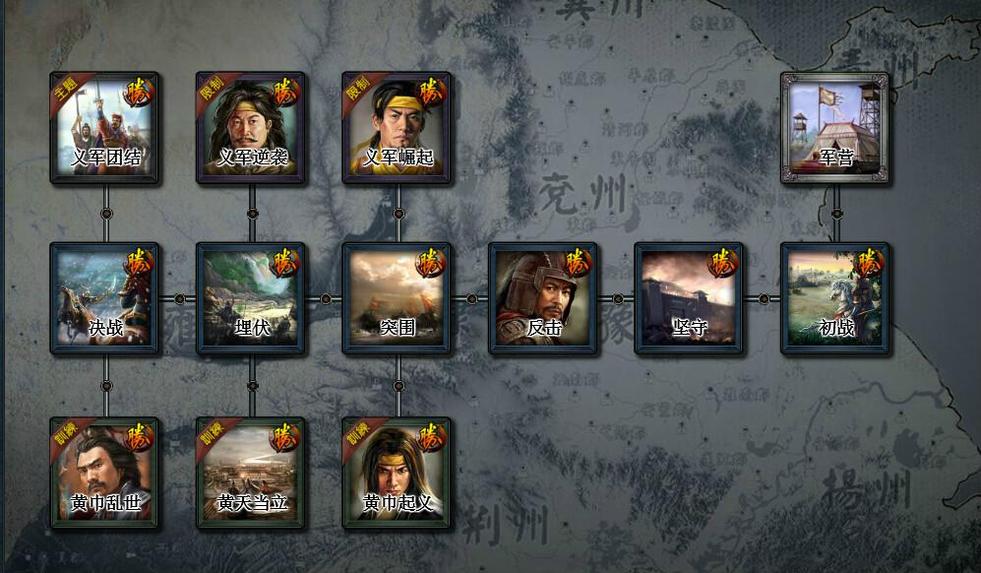
Task: Open the 黄天当立 training stage
Action: 251,473
